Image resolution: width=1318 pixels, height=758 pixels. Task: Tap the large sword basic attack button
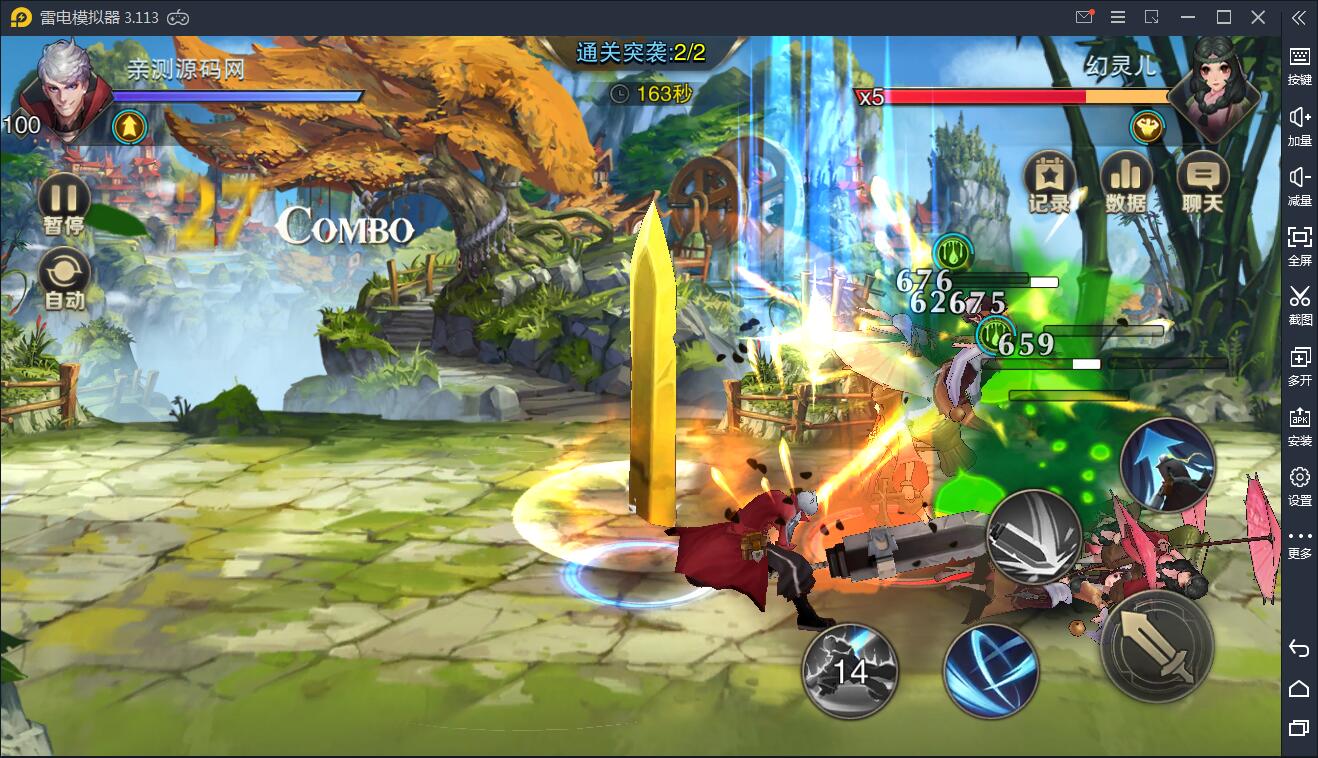pos(1157,646)
